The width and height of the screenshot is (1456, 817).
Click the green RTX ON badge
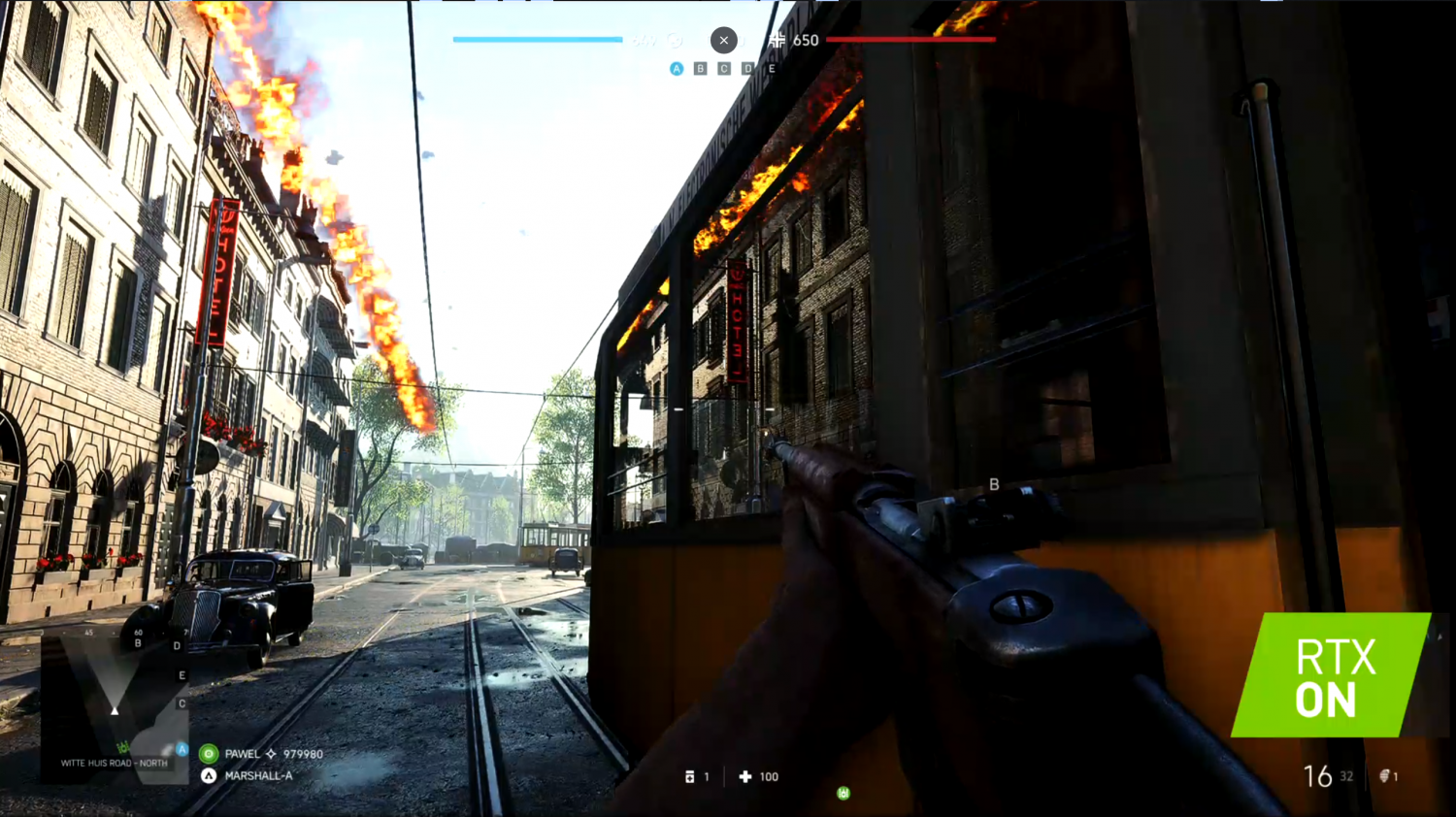click(x=1332, y=675)
